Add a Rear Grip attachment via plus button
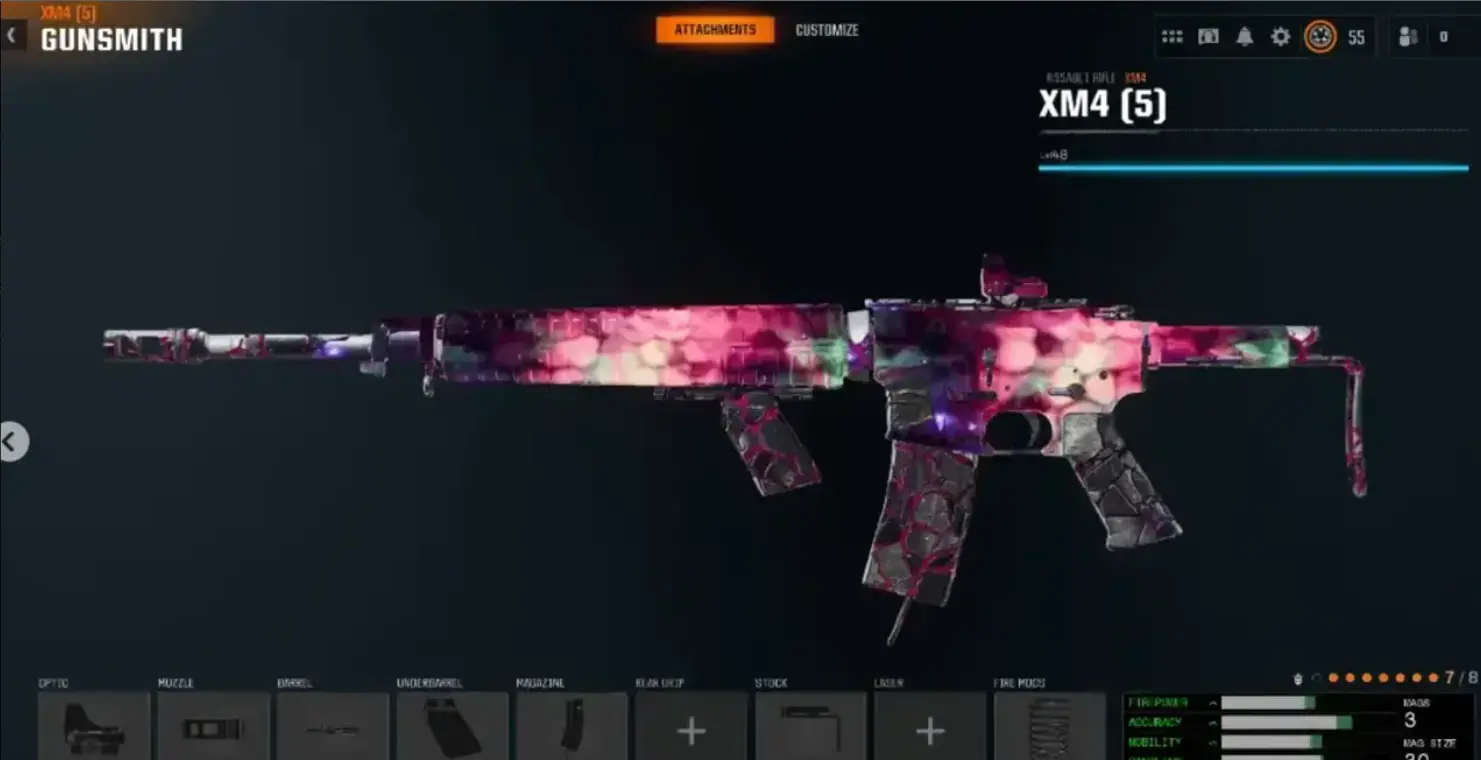 (x=690, y=731)
